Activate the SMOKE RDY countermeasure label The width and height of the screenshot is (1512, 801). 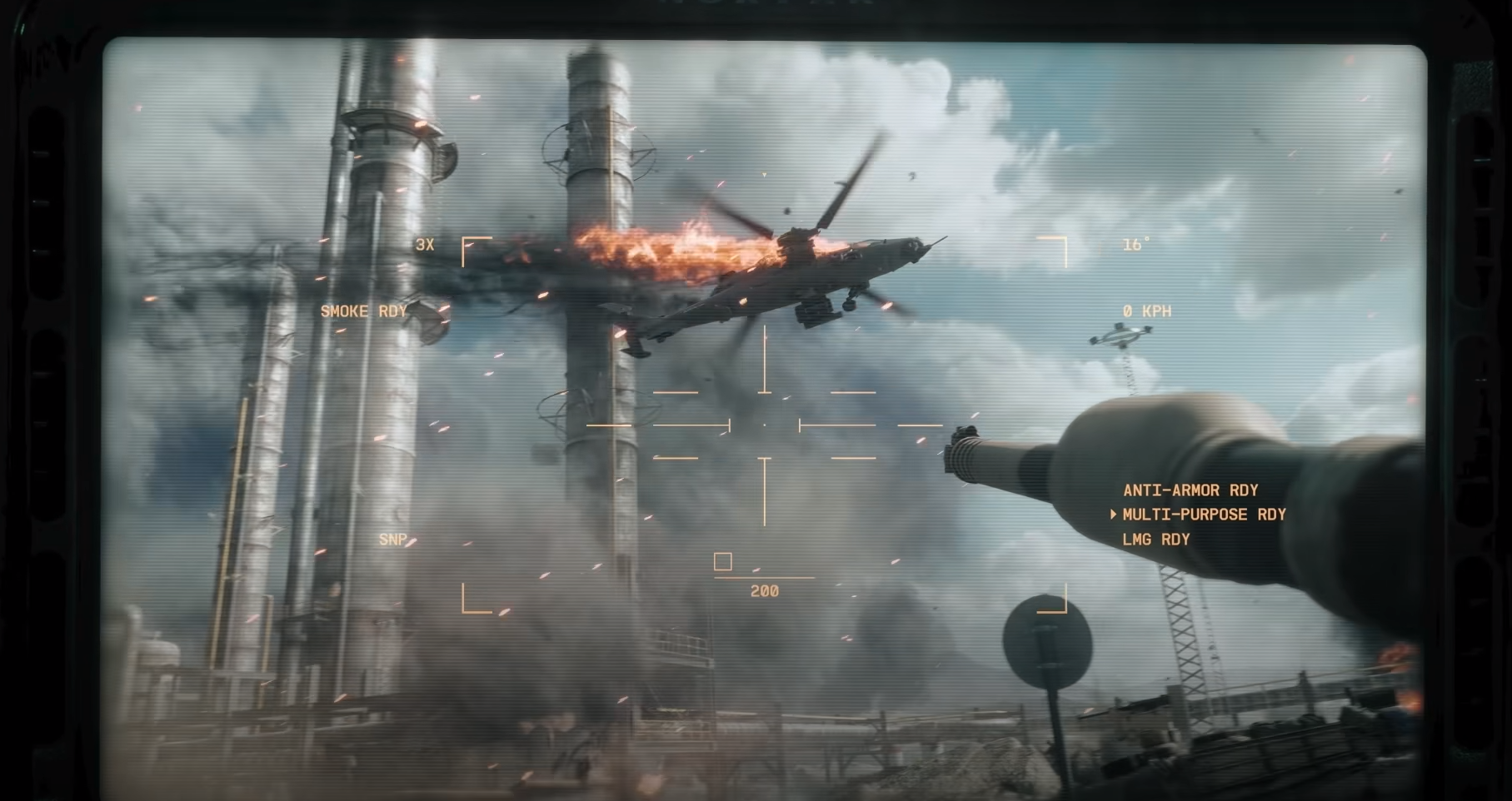[363, 311]
